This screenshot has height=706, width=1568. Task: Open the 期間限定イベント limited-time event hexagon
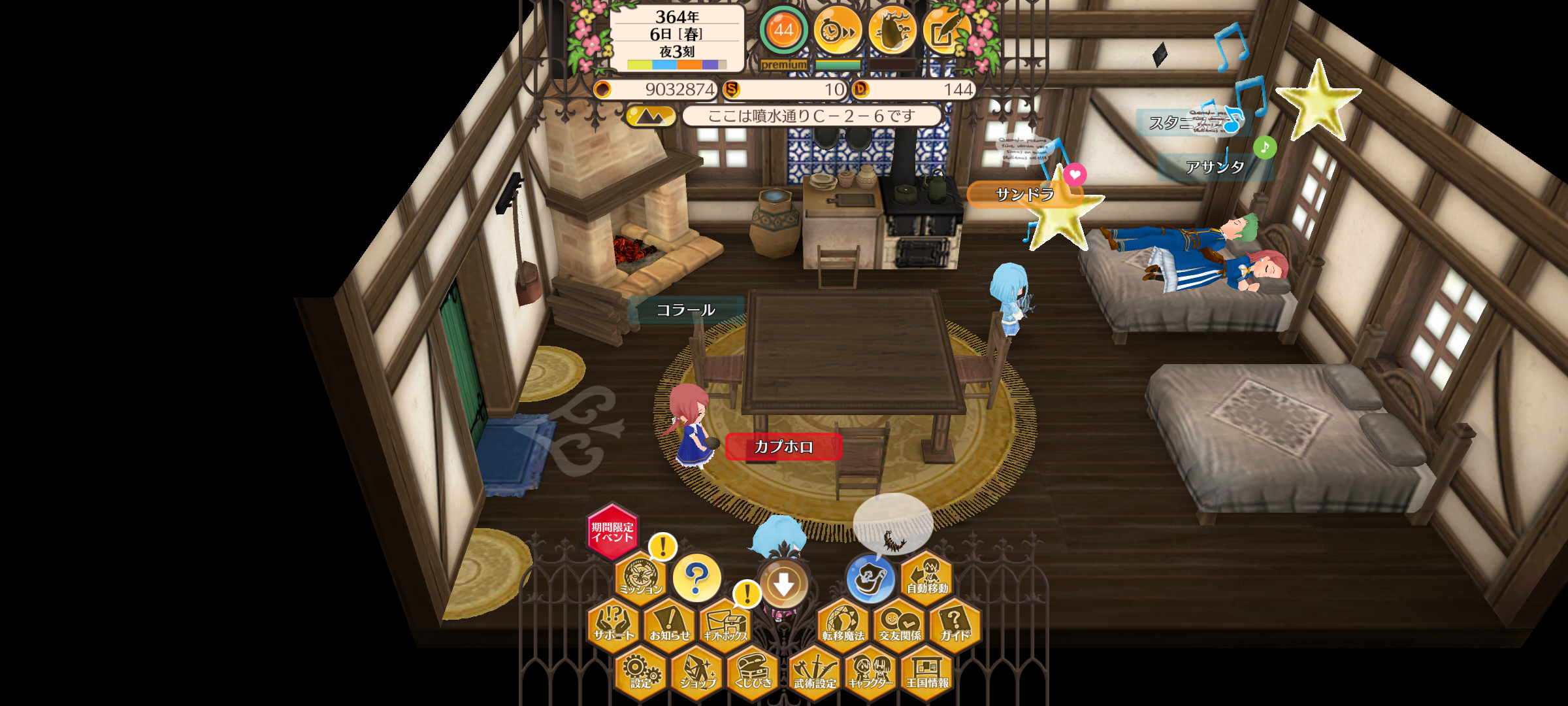click(612, 531)
